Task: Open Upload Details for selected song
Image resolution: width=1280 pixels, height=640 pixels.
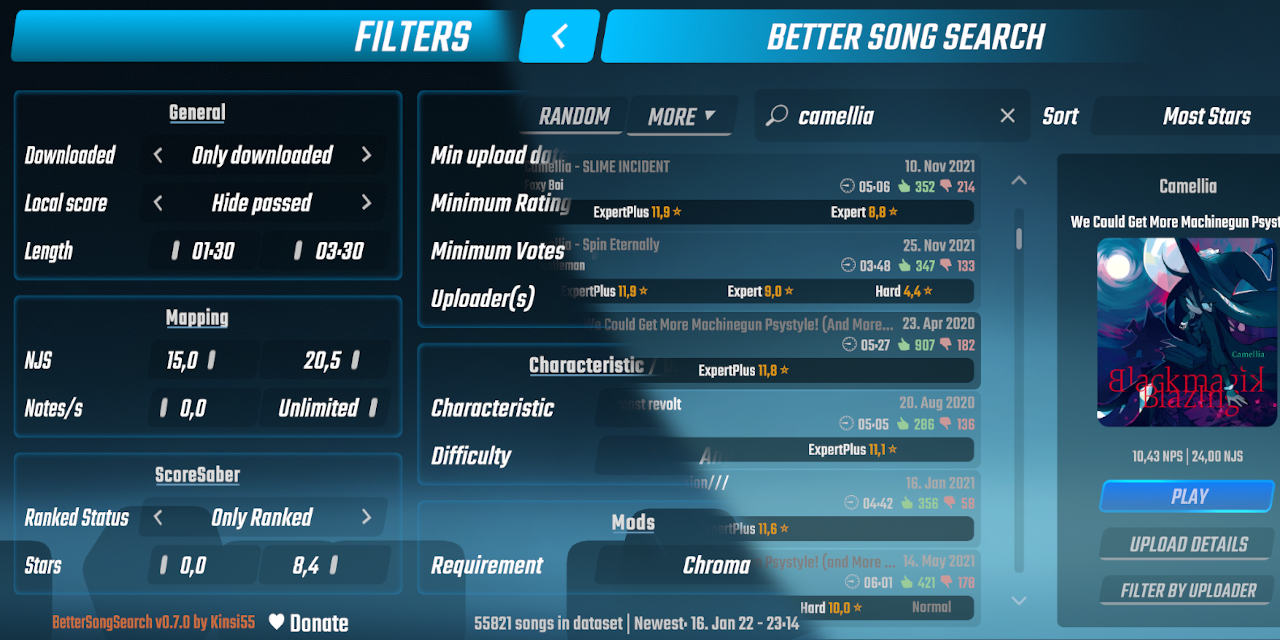Action: click(1188, 545)
